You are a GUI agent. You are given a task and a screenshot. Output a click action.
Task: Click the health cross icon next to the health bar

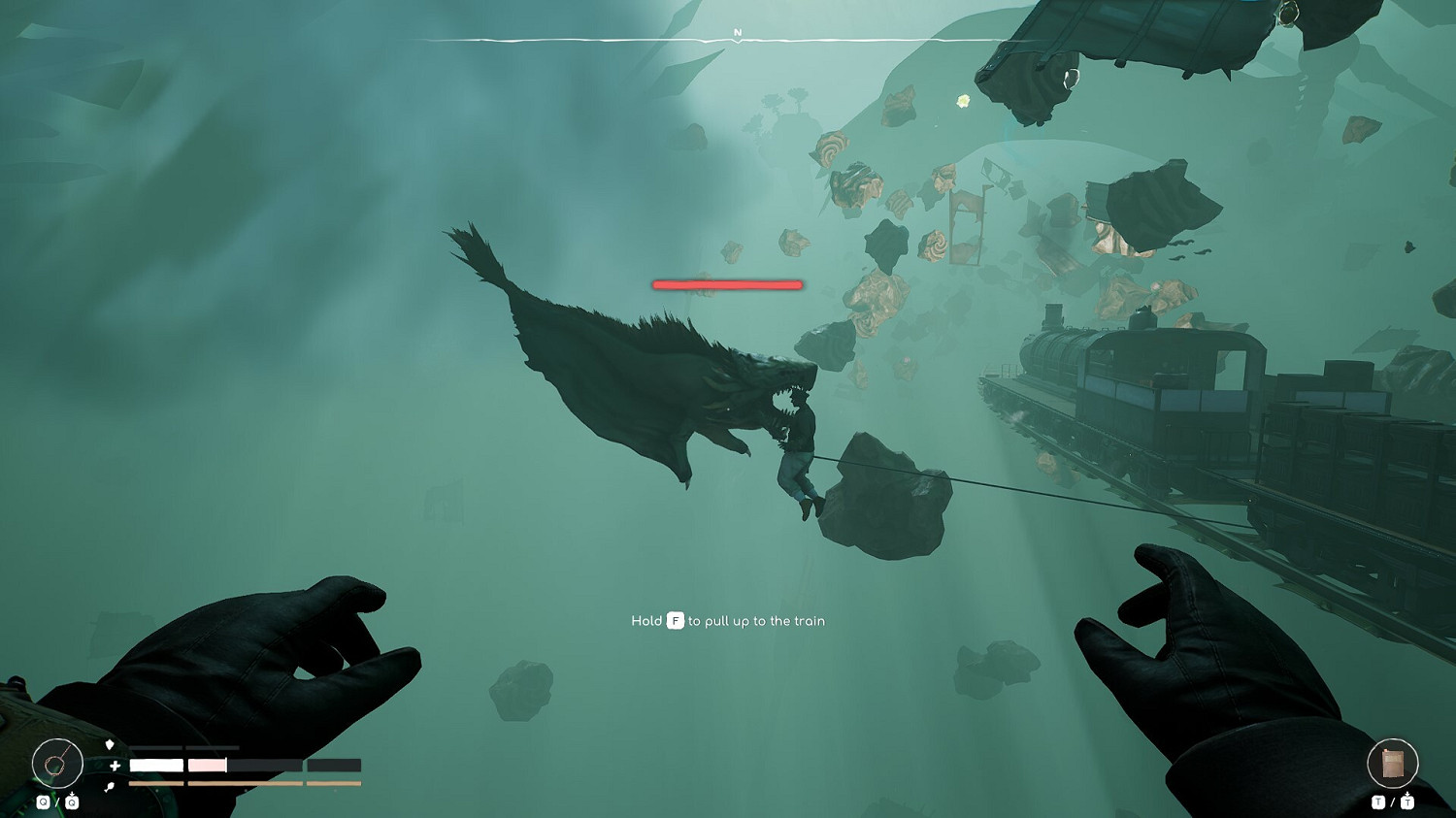[114, 766]
